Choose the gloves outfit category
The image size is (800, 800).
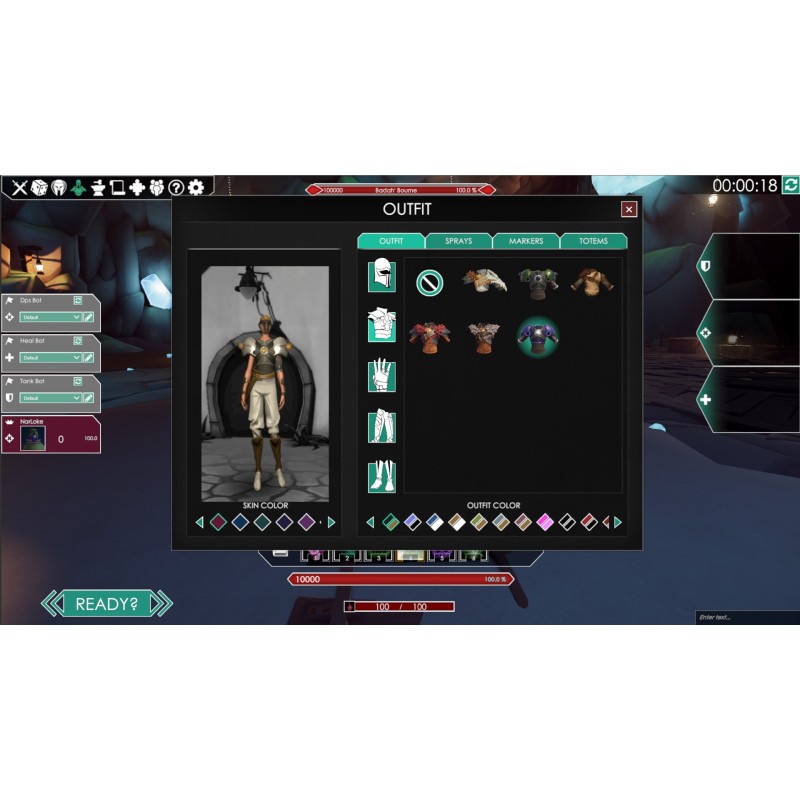tap(381, 376)
